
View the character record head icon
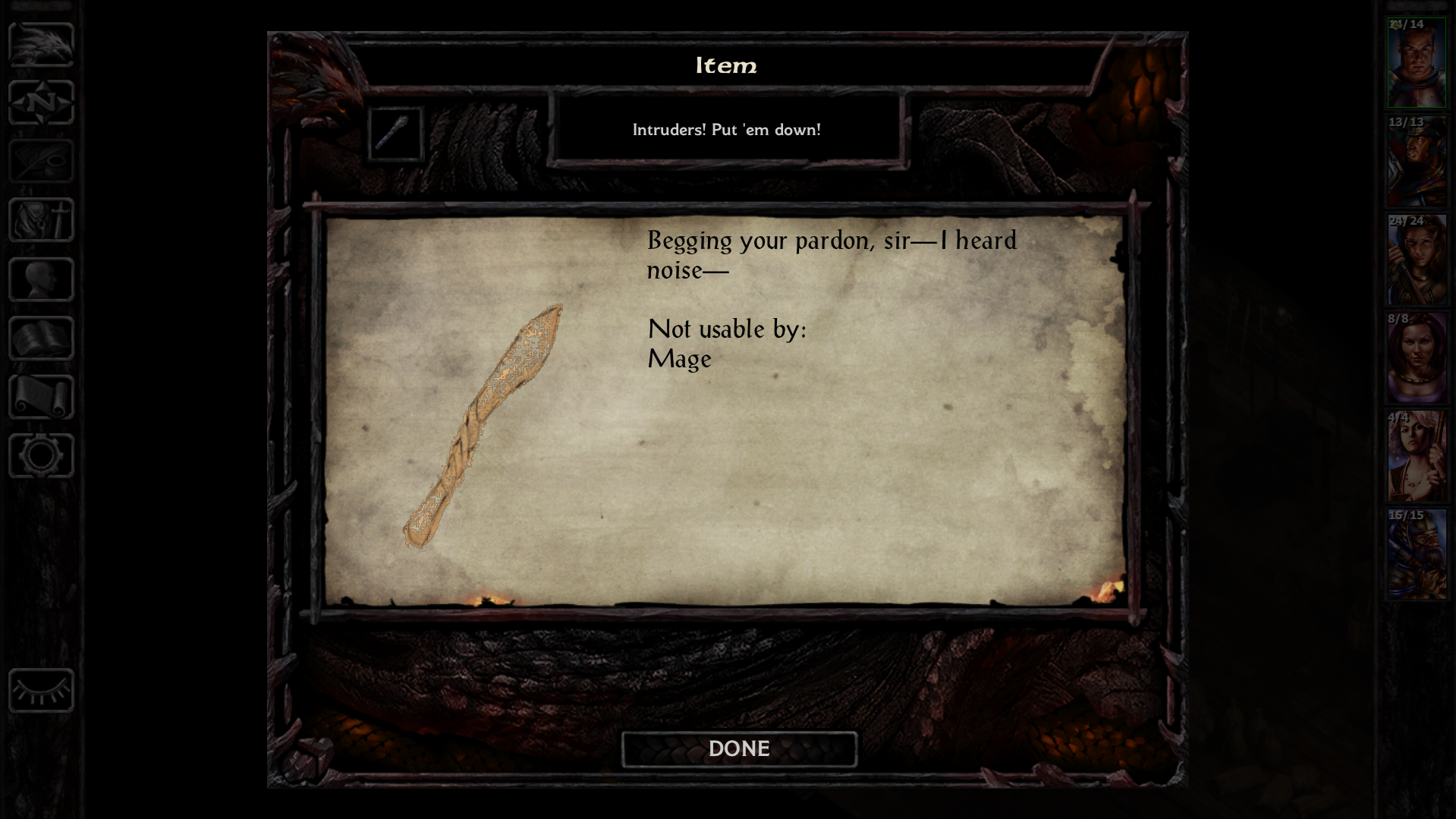pos(39,278)
